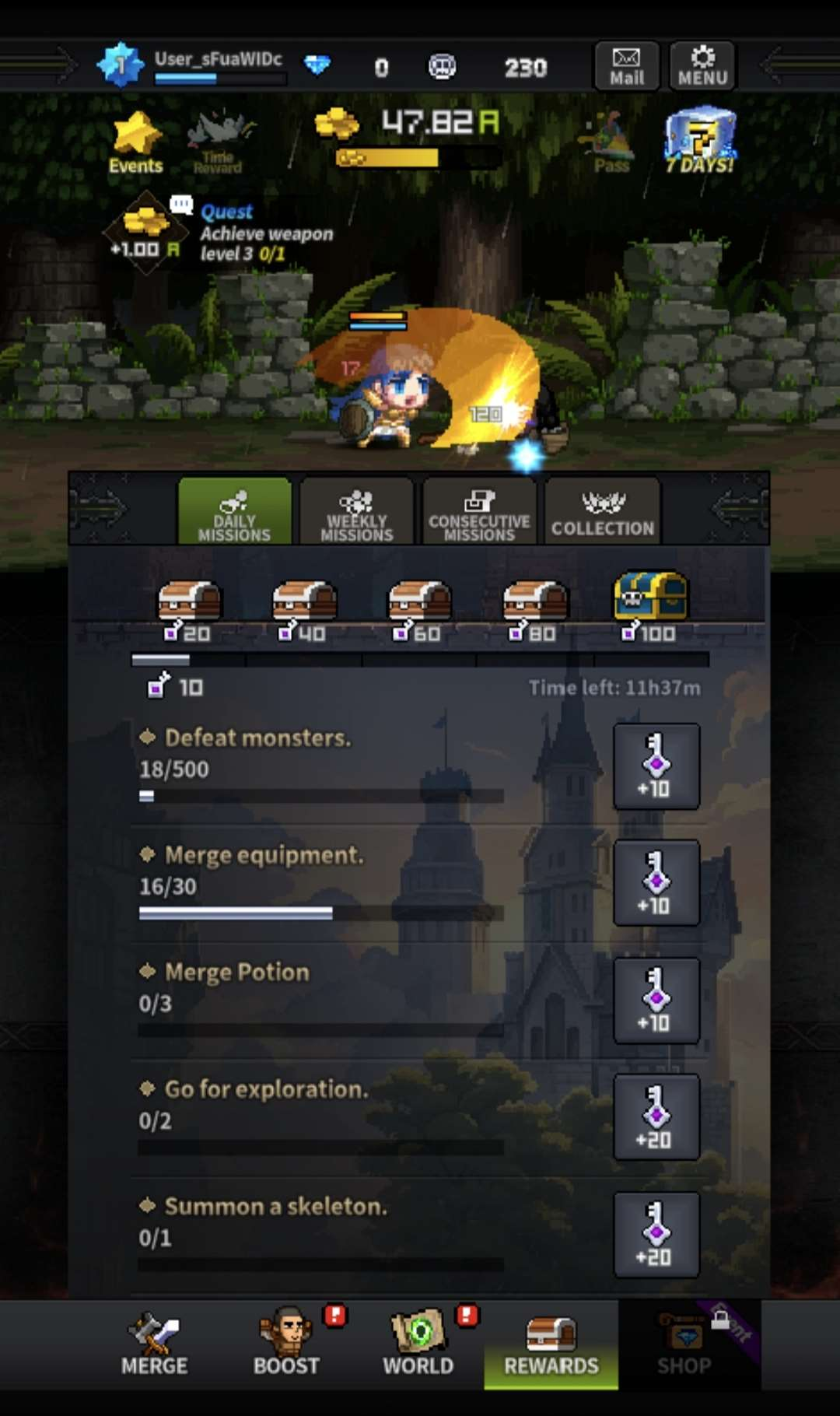This screenshot has height=1416, width=840.
Task: Select the Daily Missions tab
Action: (234, 512)
